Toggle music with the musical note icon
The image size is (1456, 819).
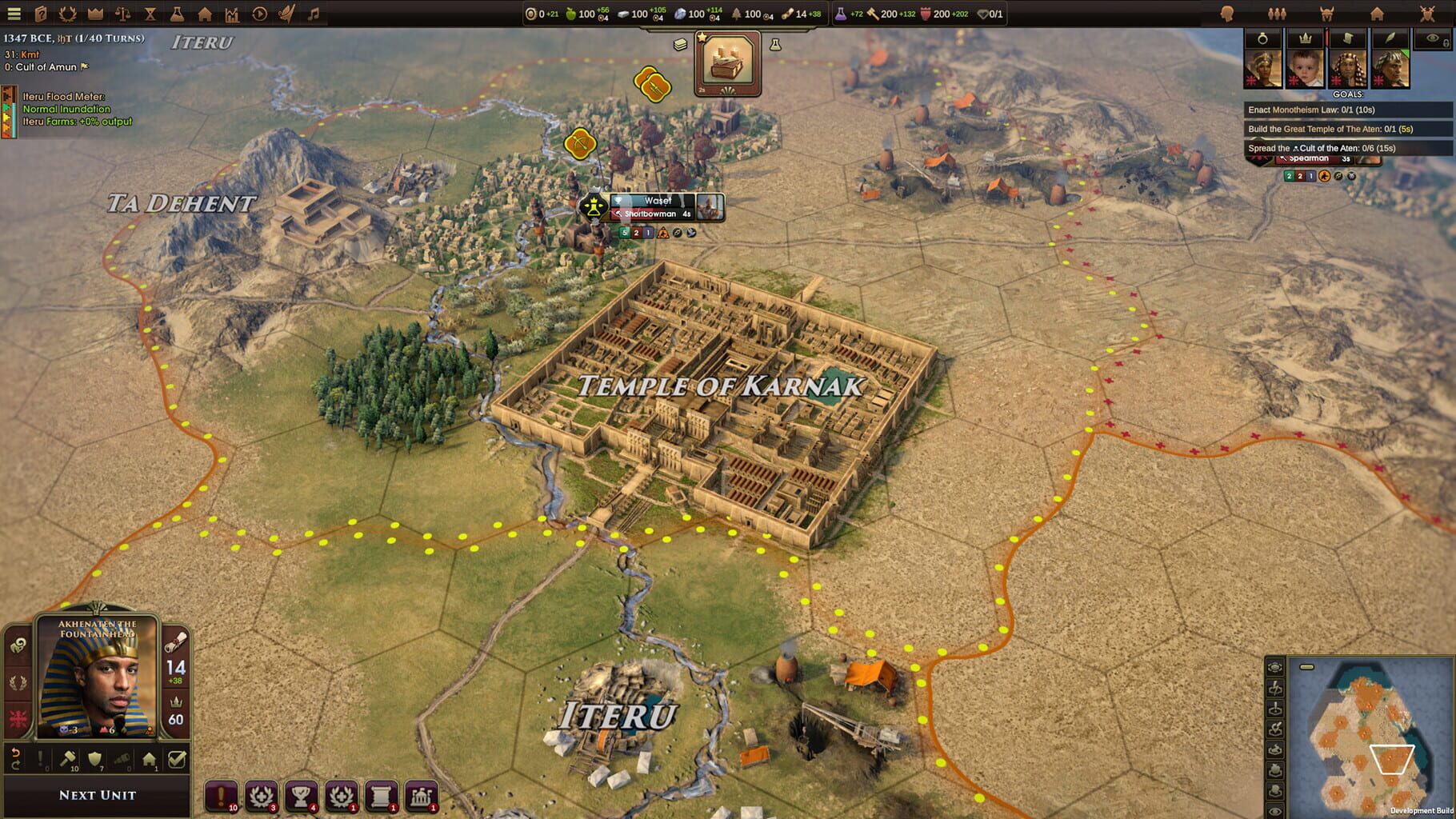pos(314,14)
